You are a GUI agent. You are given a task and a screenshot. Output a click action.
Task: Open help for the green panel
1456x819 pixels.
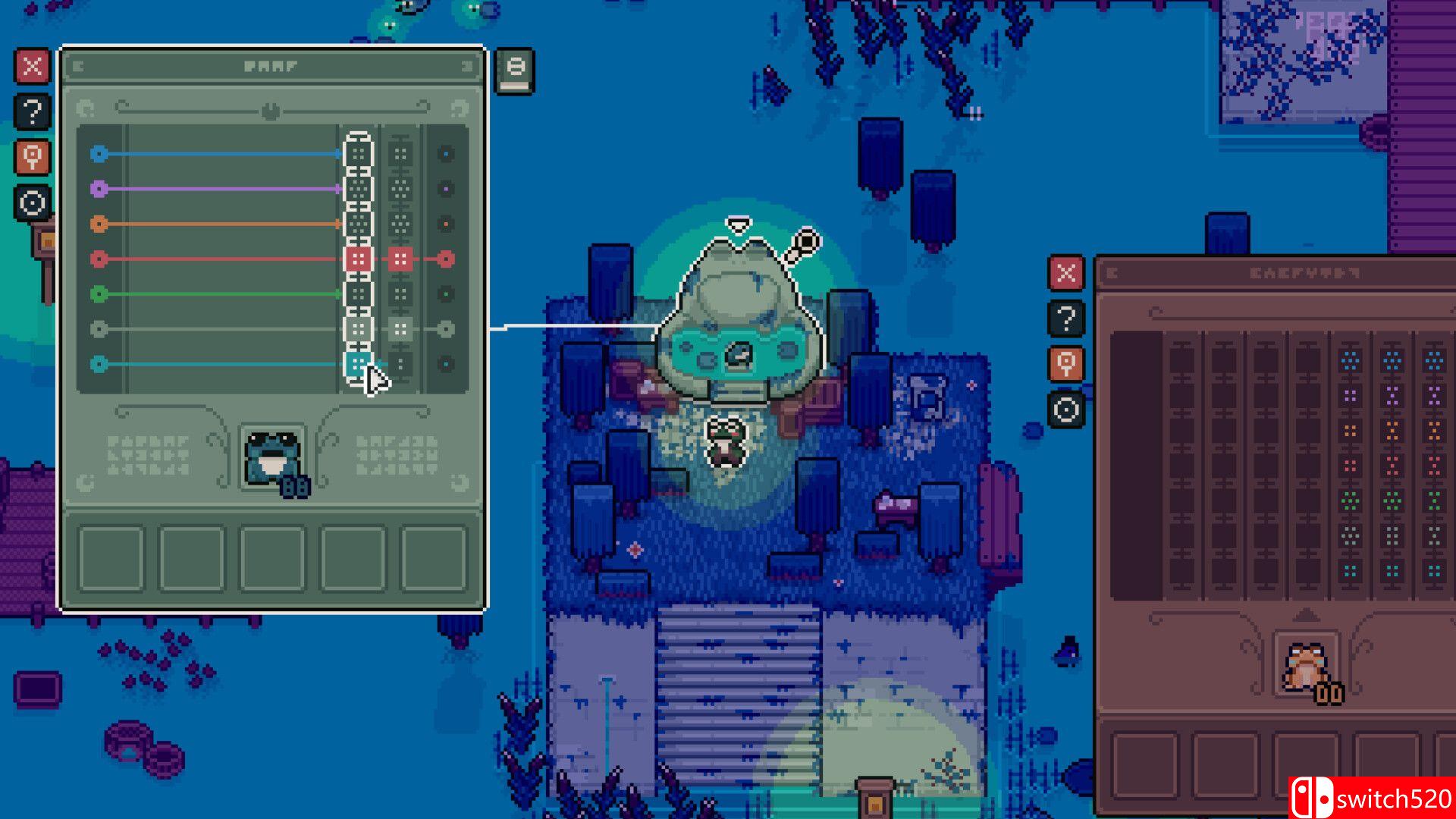pos(32,112)
